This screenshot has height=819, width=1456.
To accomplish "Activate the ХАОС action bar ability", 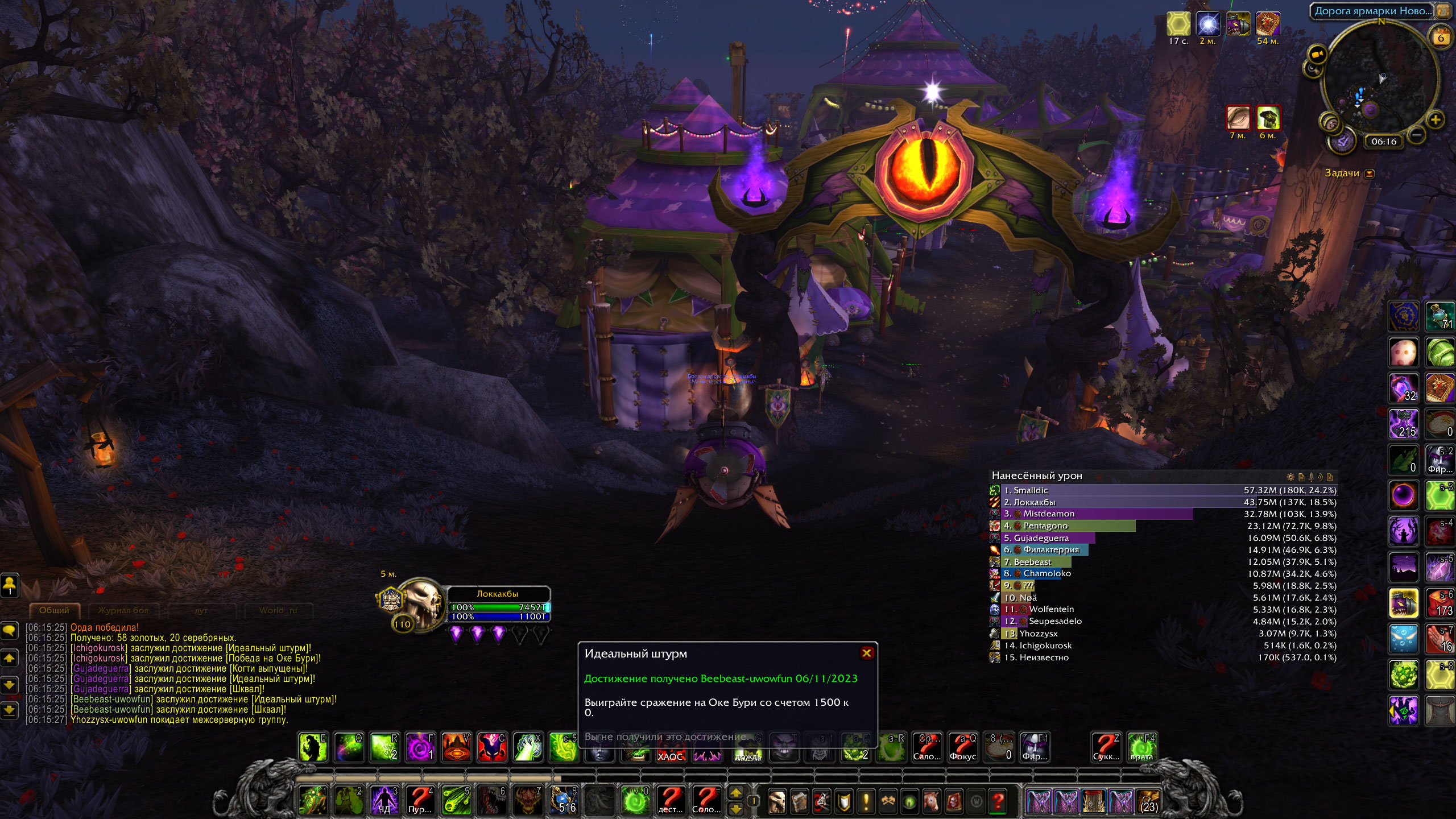I will 670,747.
